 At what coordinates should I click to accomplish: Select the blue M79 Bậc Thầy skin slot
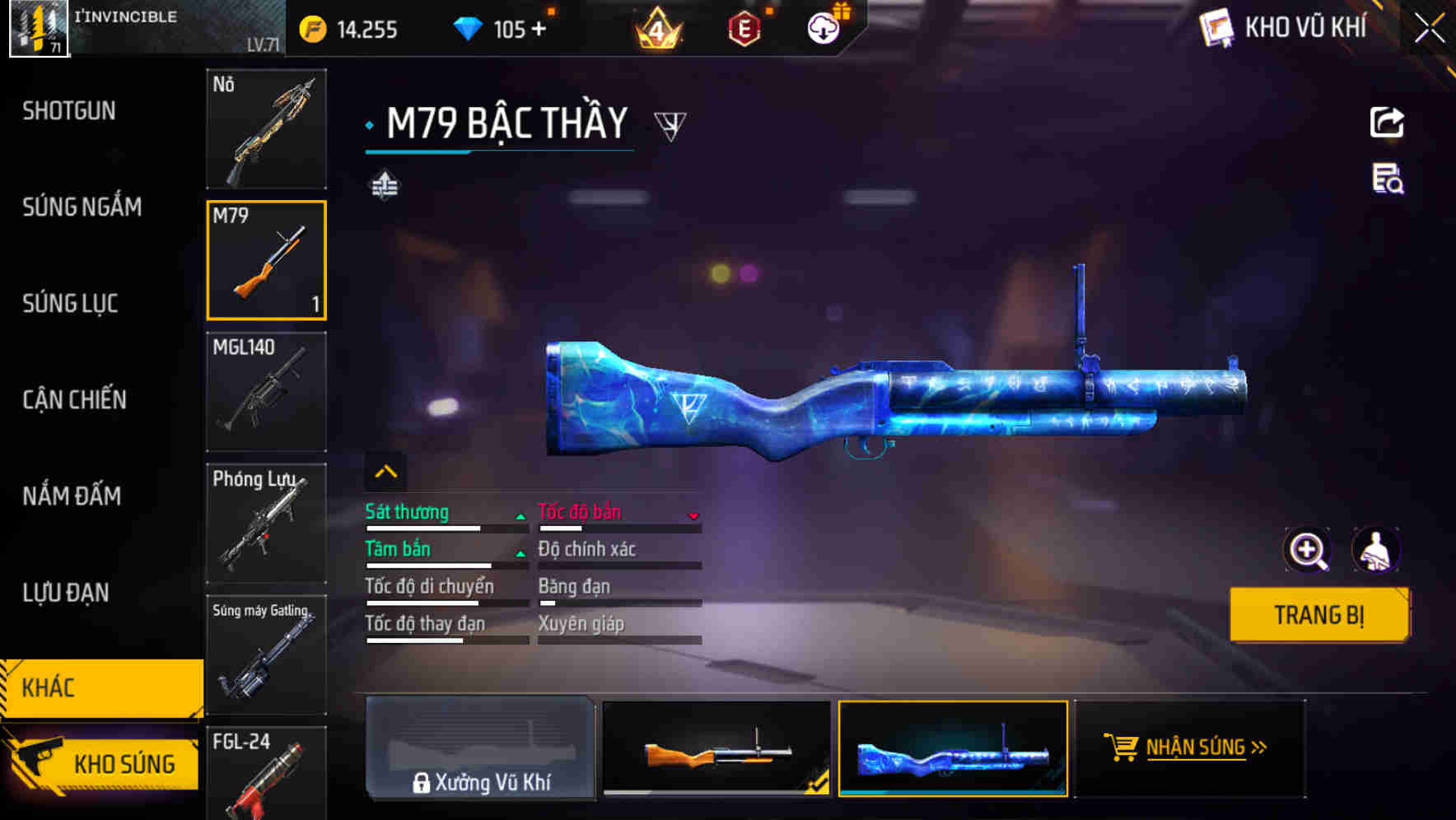(x=952, y=749)
